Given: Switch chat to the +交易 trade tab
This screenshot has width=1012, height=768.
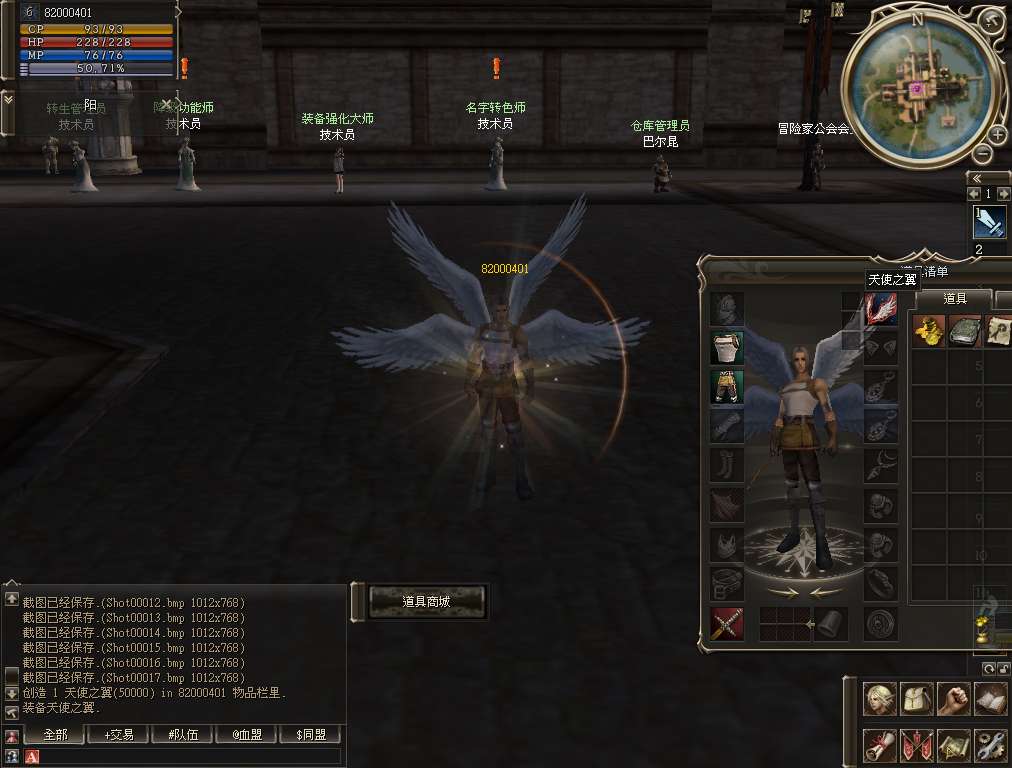Looking at the screenshot, I should pos(118,735).
